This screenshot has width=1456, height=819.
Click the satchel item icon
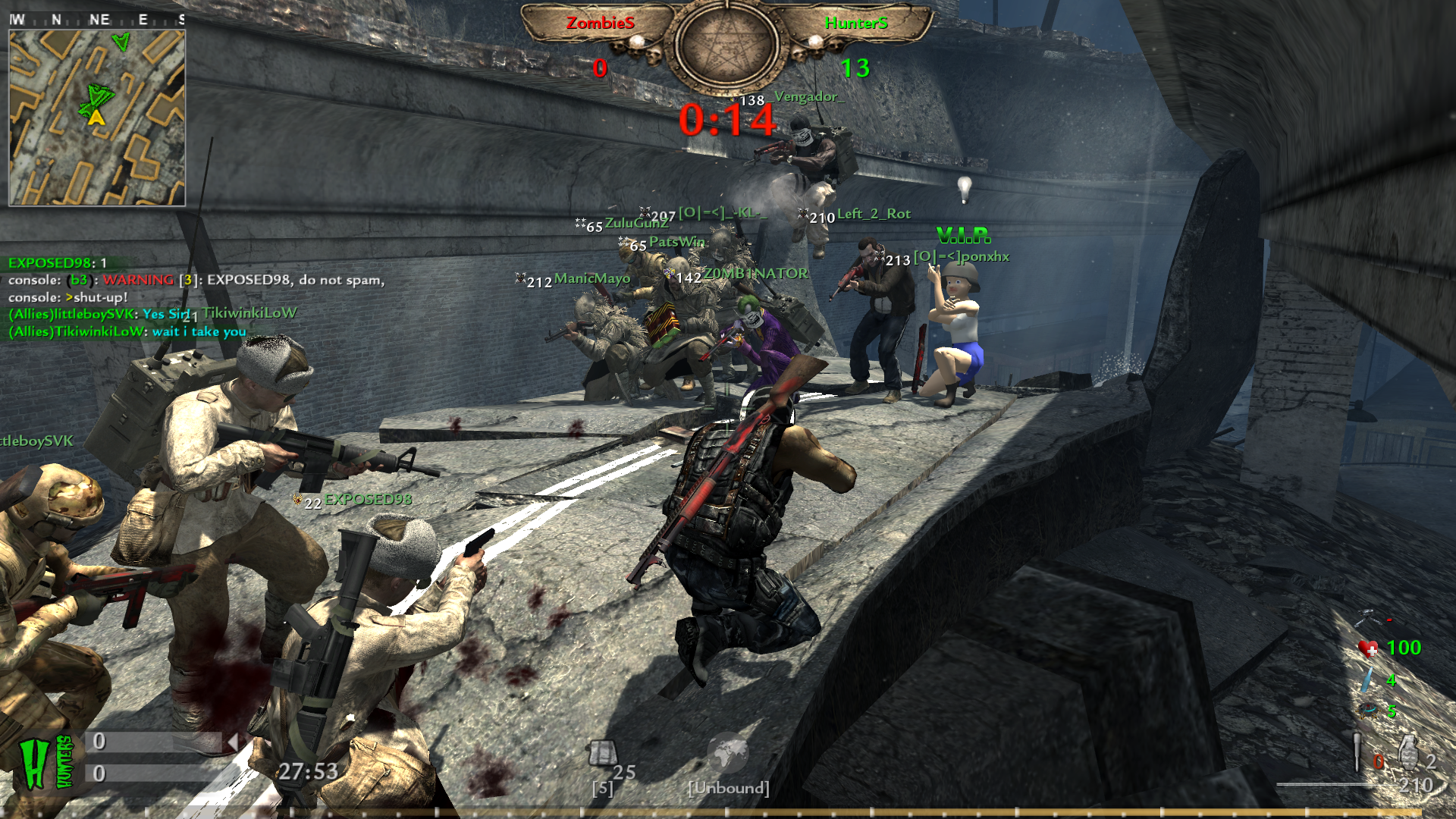tap(603, 753)
